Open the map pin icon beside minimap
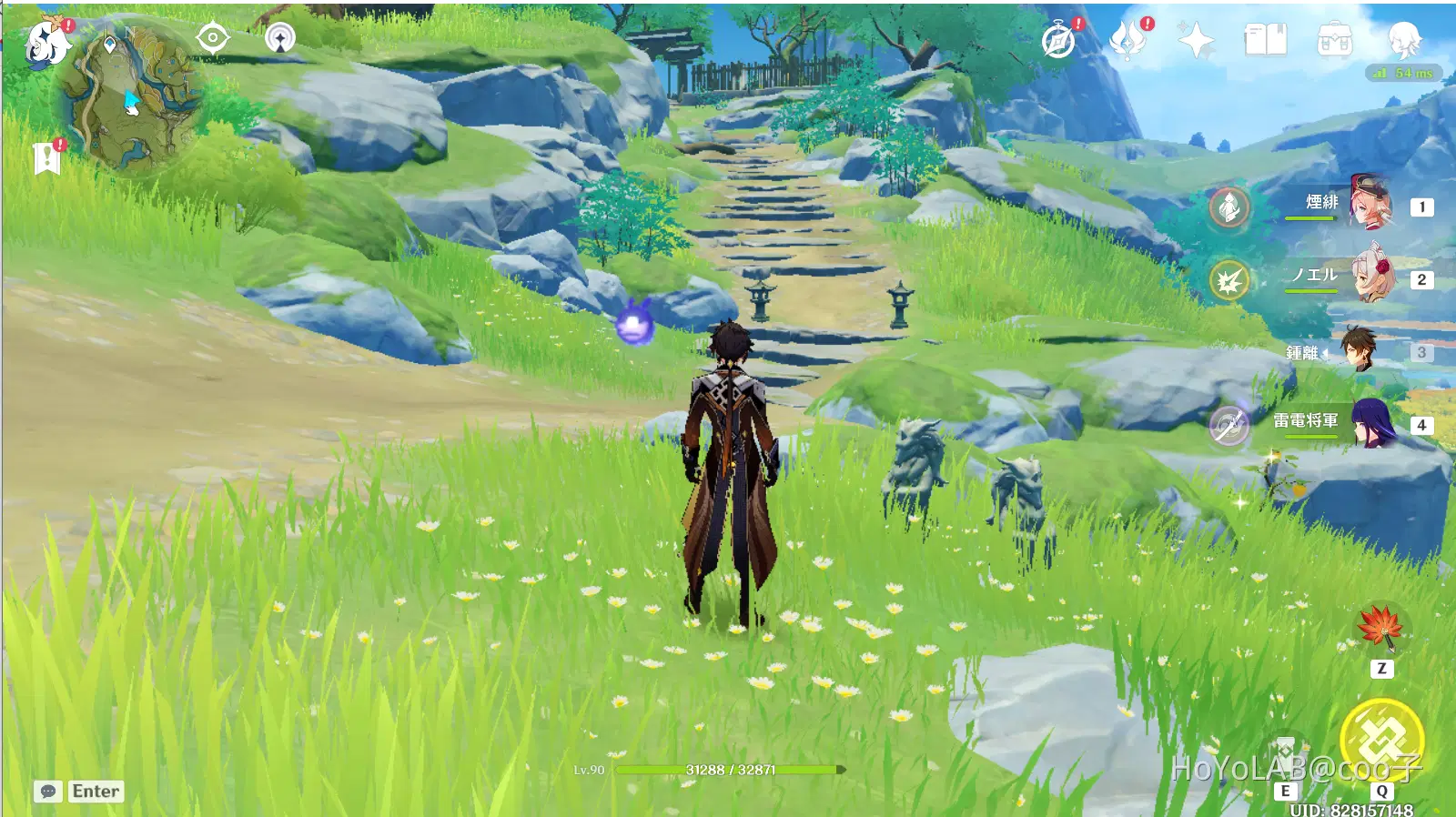 click(280, 38)
